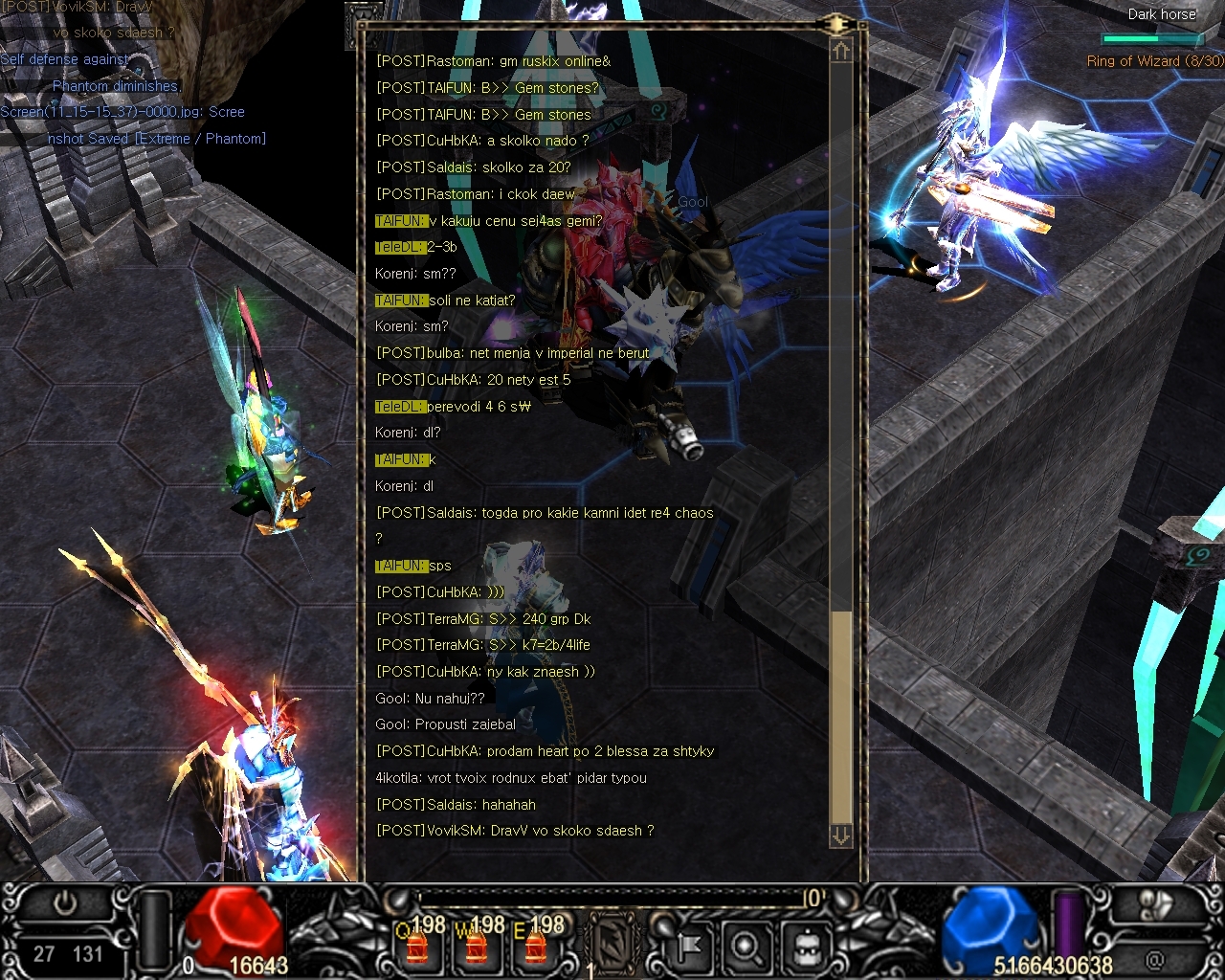The height and width of the screenshot is (980, 1225).
Task: Click TAIFUN's whisper 'soli ne katiat?' in chat
Action: [x=445, y=301]
